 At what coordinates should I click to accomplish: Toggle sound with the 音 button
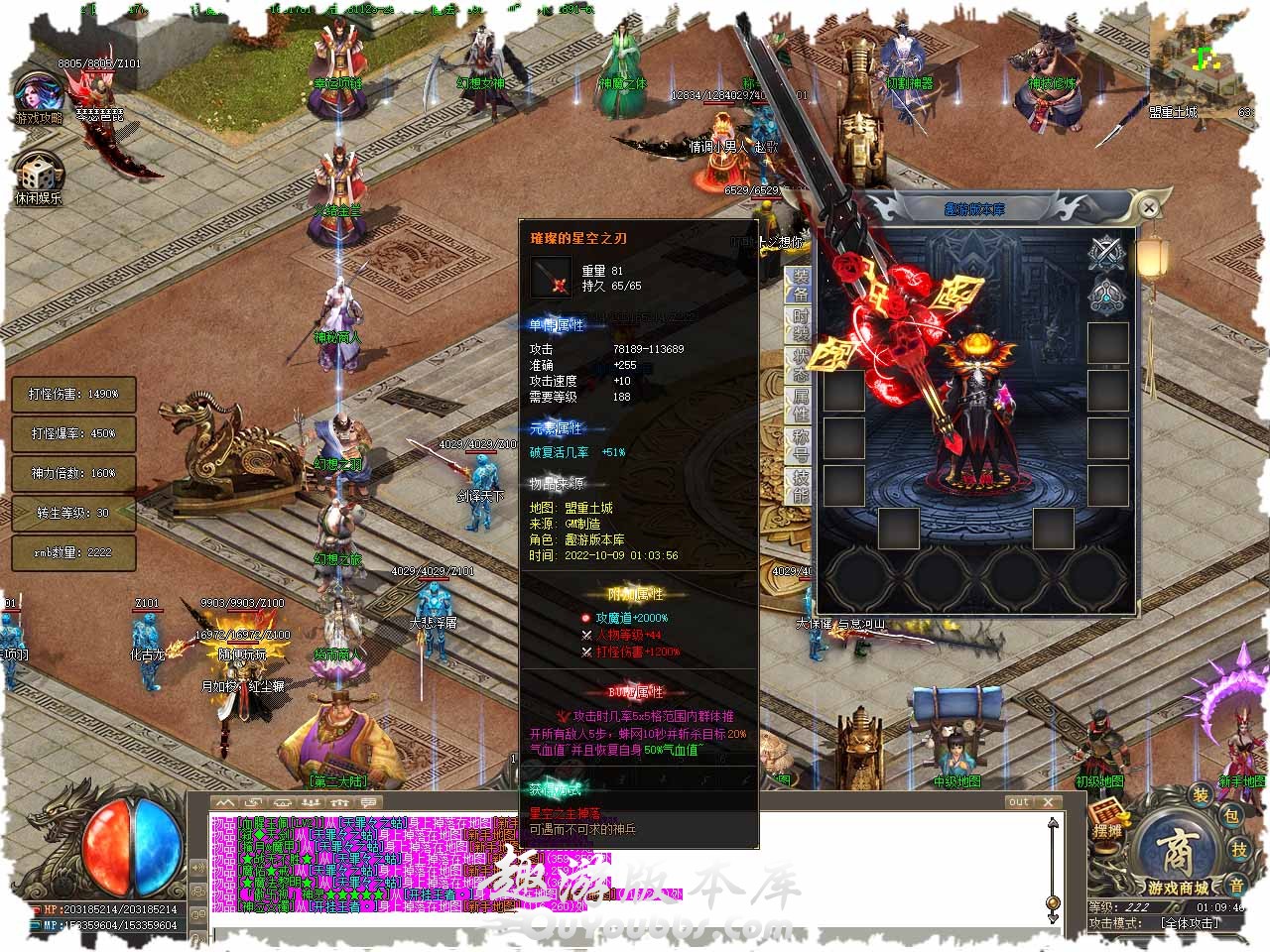click(x=1236, y=884)
